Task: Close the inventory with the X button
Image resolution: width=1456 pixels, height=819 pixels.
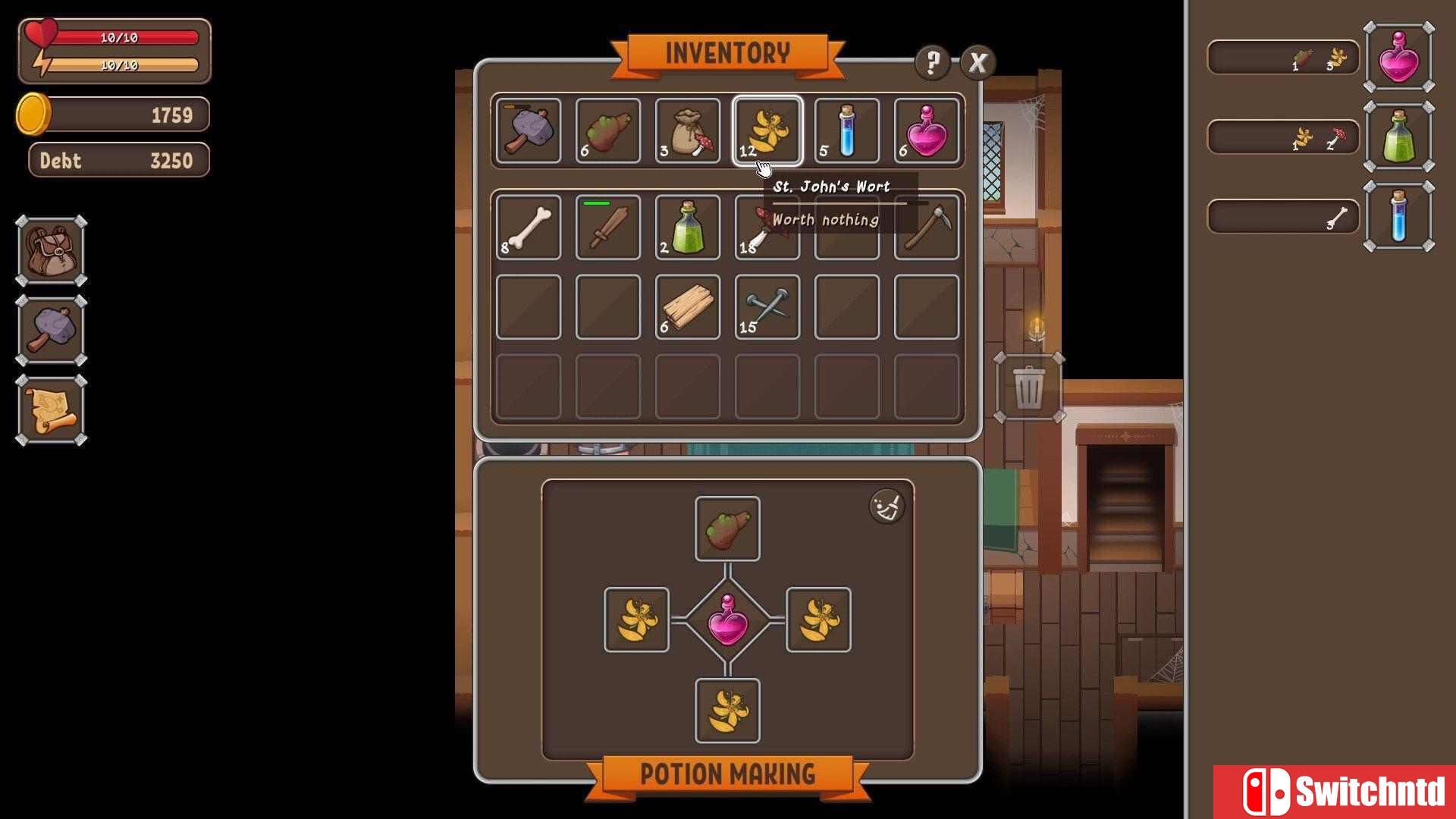Action: [977, 62]
